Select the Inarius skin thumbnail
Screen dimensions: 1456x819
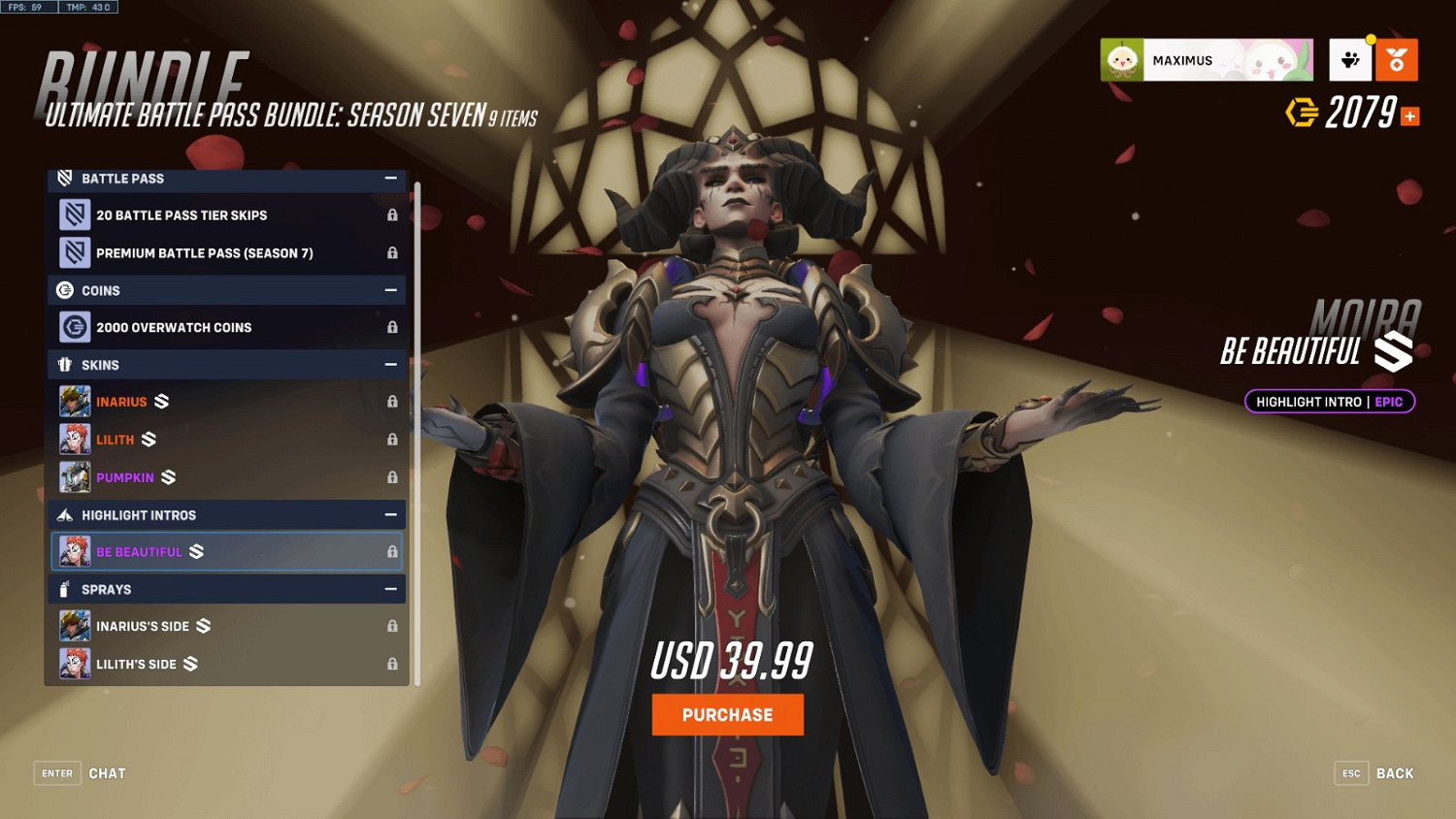point(75,401)
